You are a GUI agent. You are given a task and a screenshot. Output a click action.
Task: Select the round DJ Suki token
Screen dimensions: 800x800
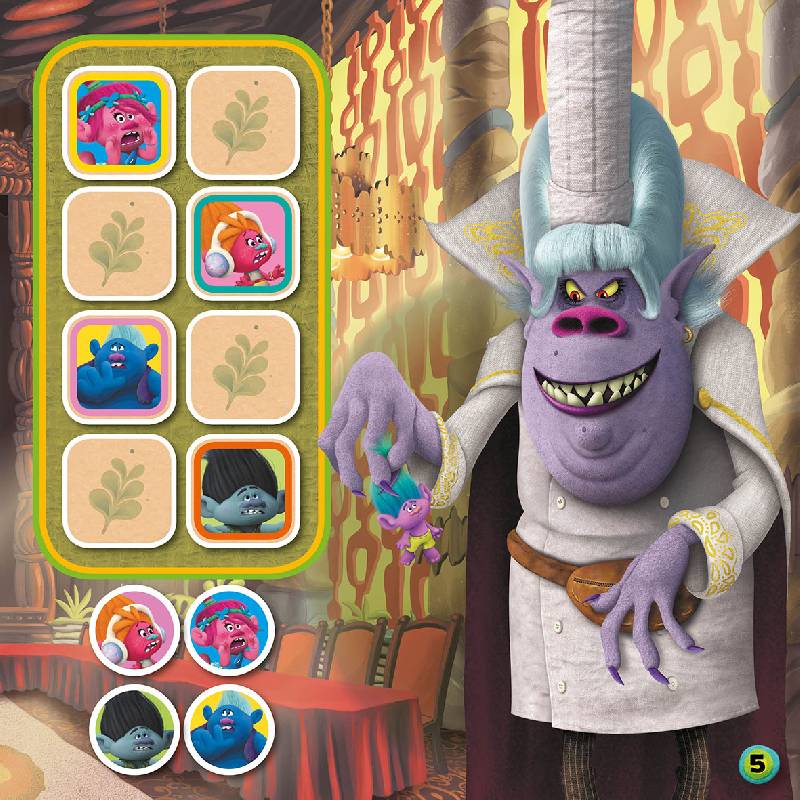(x=134, y=632)
